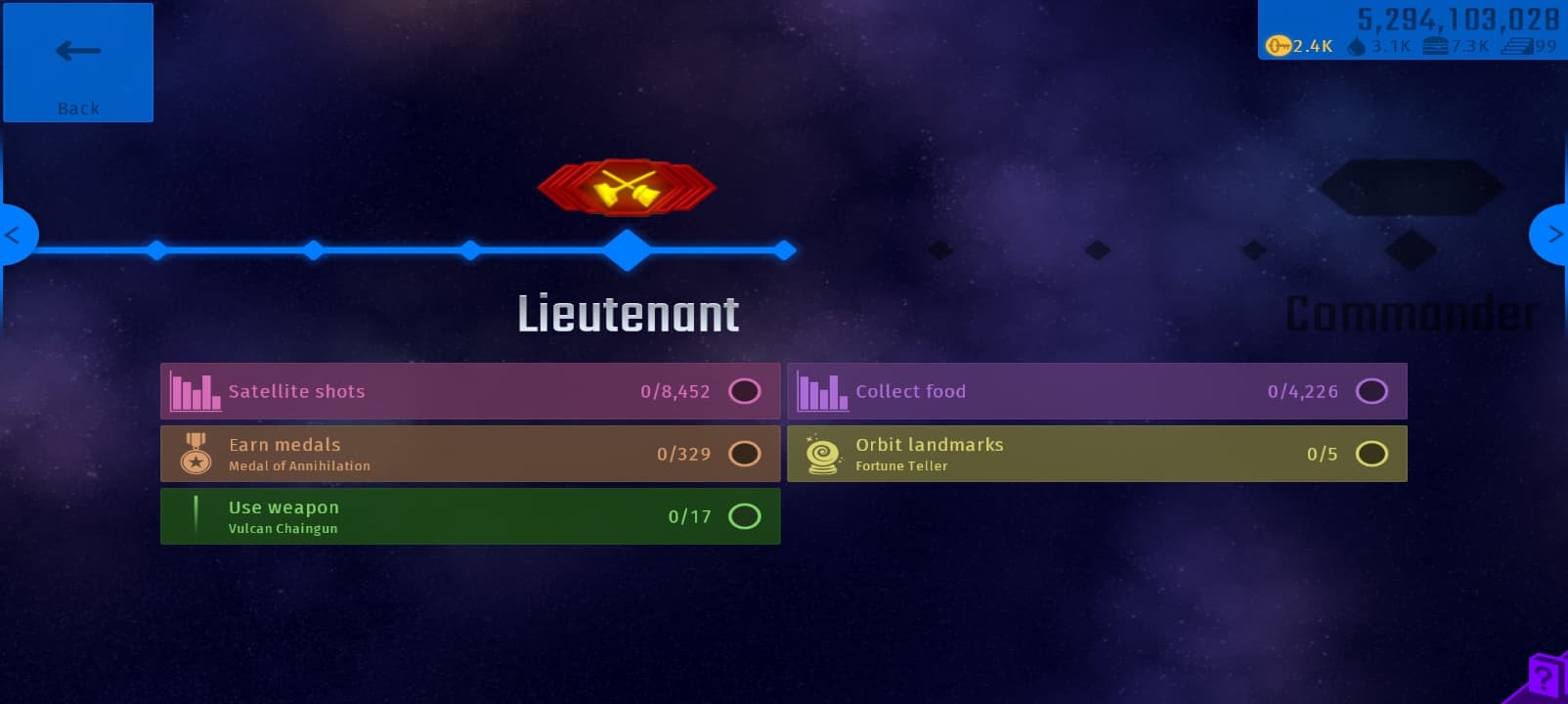Open the Collect food mission row
Viewport: 1568px width, 704px height.
point(1097,391)
